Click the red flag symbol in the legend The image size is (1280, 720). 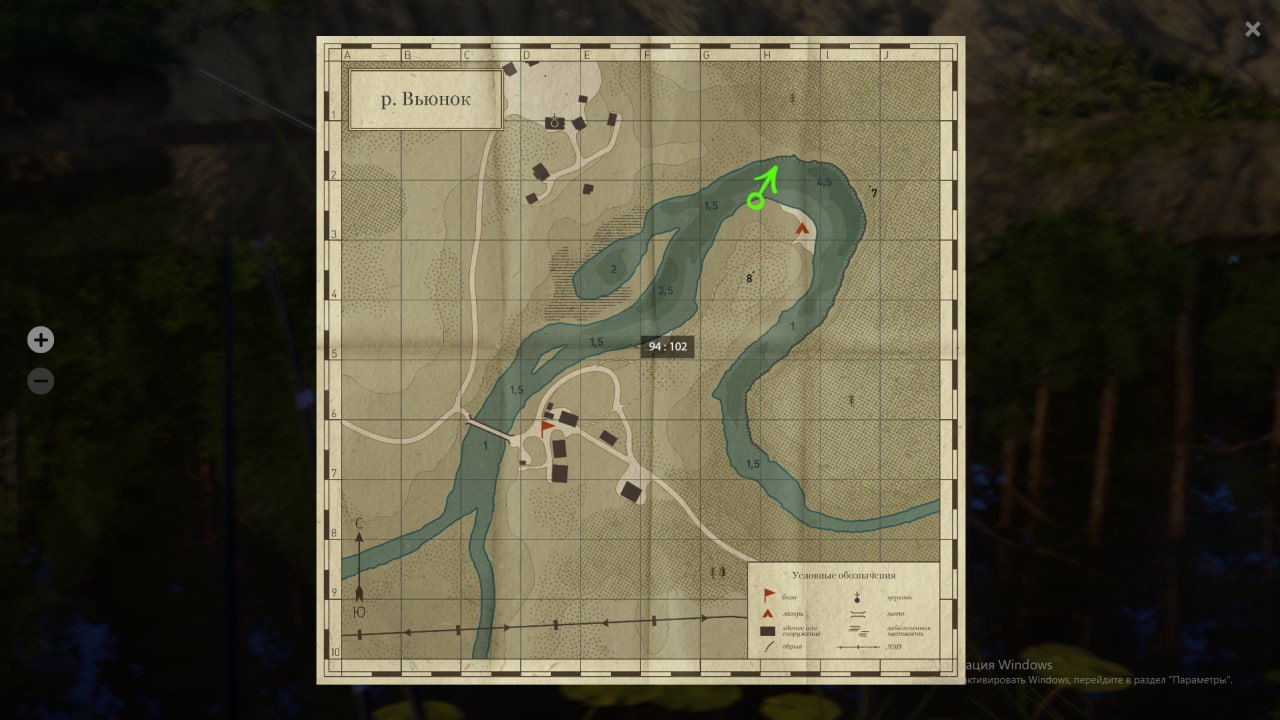coord(768,594)
